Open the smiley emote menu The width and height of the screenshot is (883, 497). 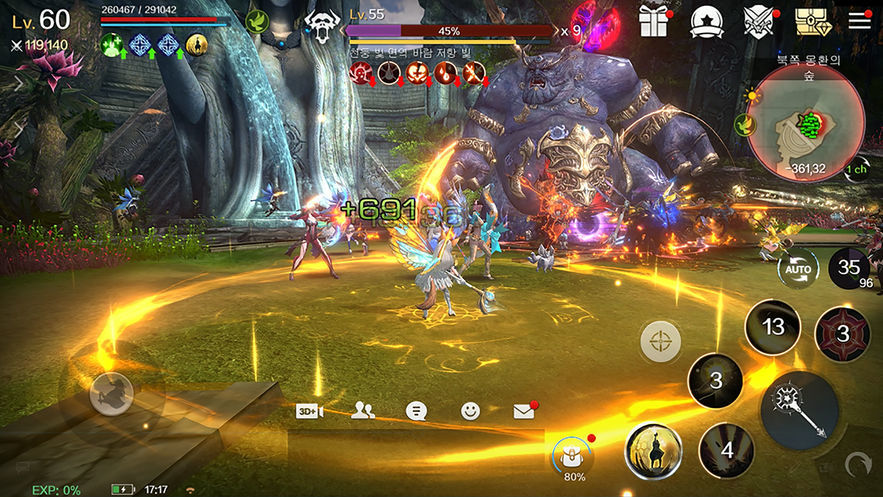pyautogui.click(x=470, y=411)
